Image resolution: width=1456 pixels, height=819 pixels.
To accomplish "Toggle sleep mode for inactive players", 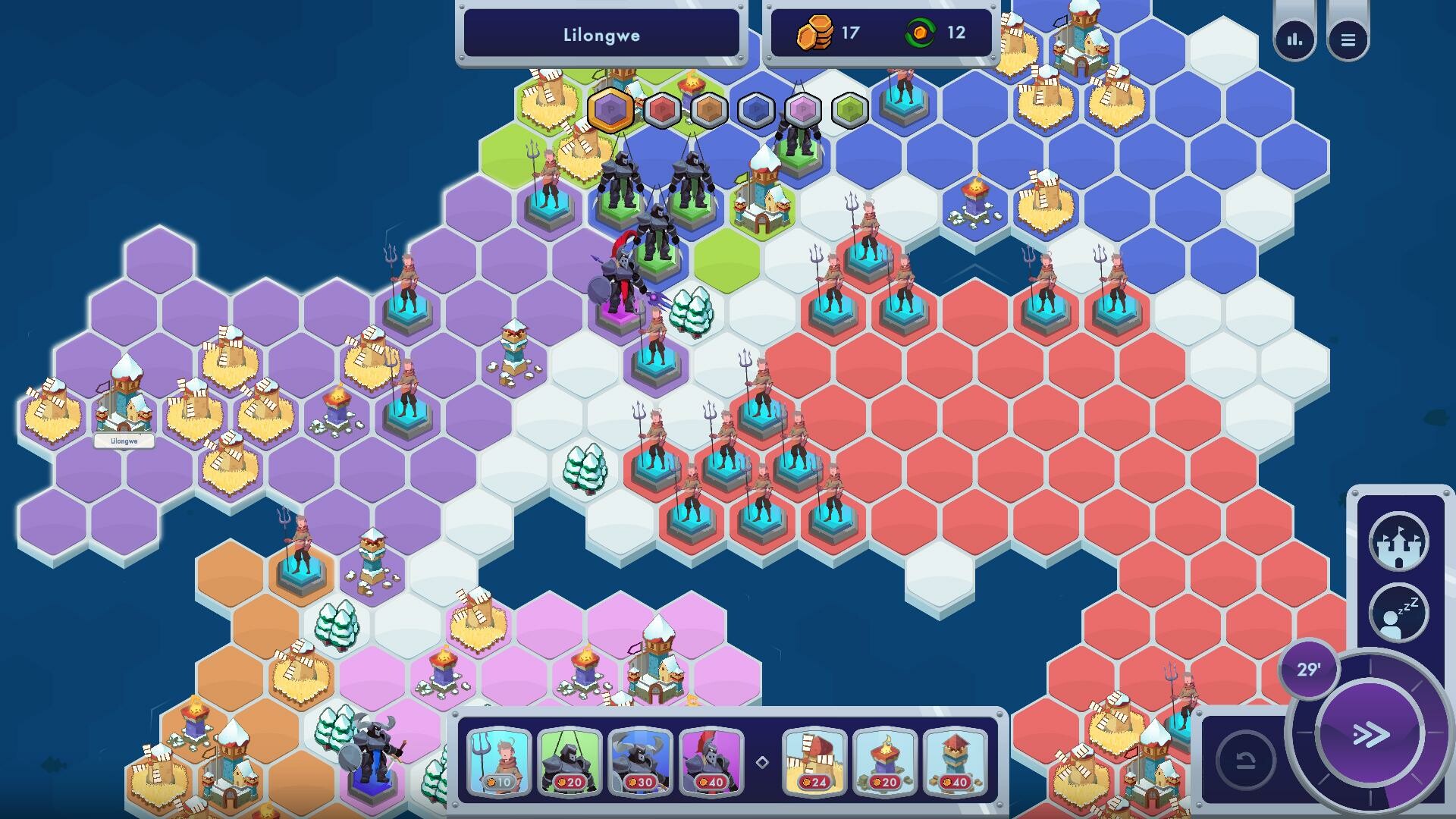I will [x=1401, y=611].
